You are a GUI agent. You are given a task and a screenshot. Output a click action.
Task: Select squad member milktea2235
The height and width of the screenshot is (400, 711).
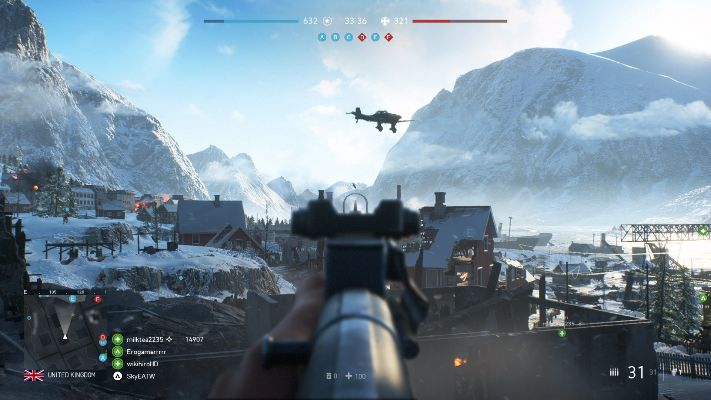pos(140,340)
